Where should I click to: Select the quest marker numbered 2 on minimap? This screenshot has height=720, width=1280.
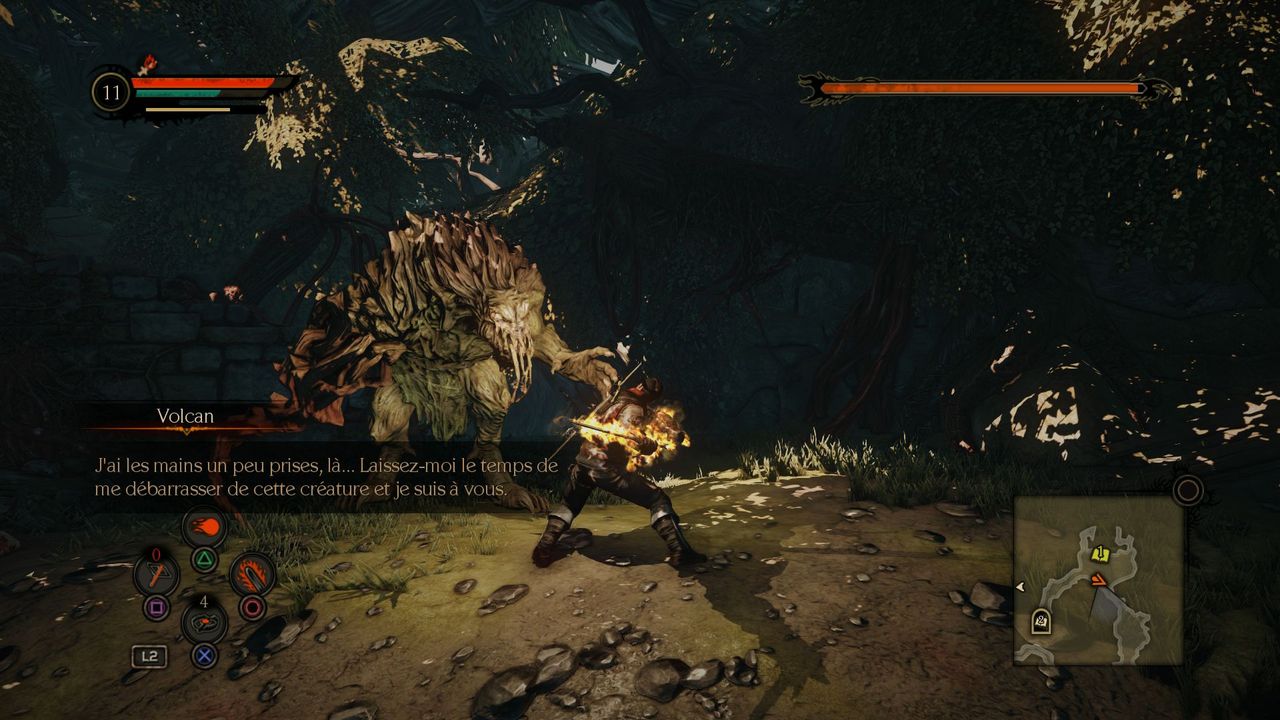[1041, 622]
